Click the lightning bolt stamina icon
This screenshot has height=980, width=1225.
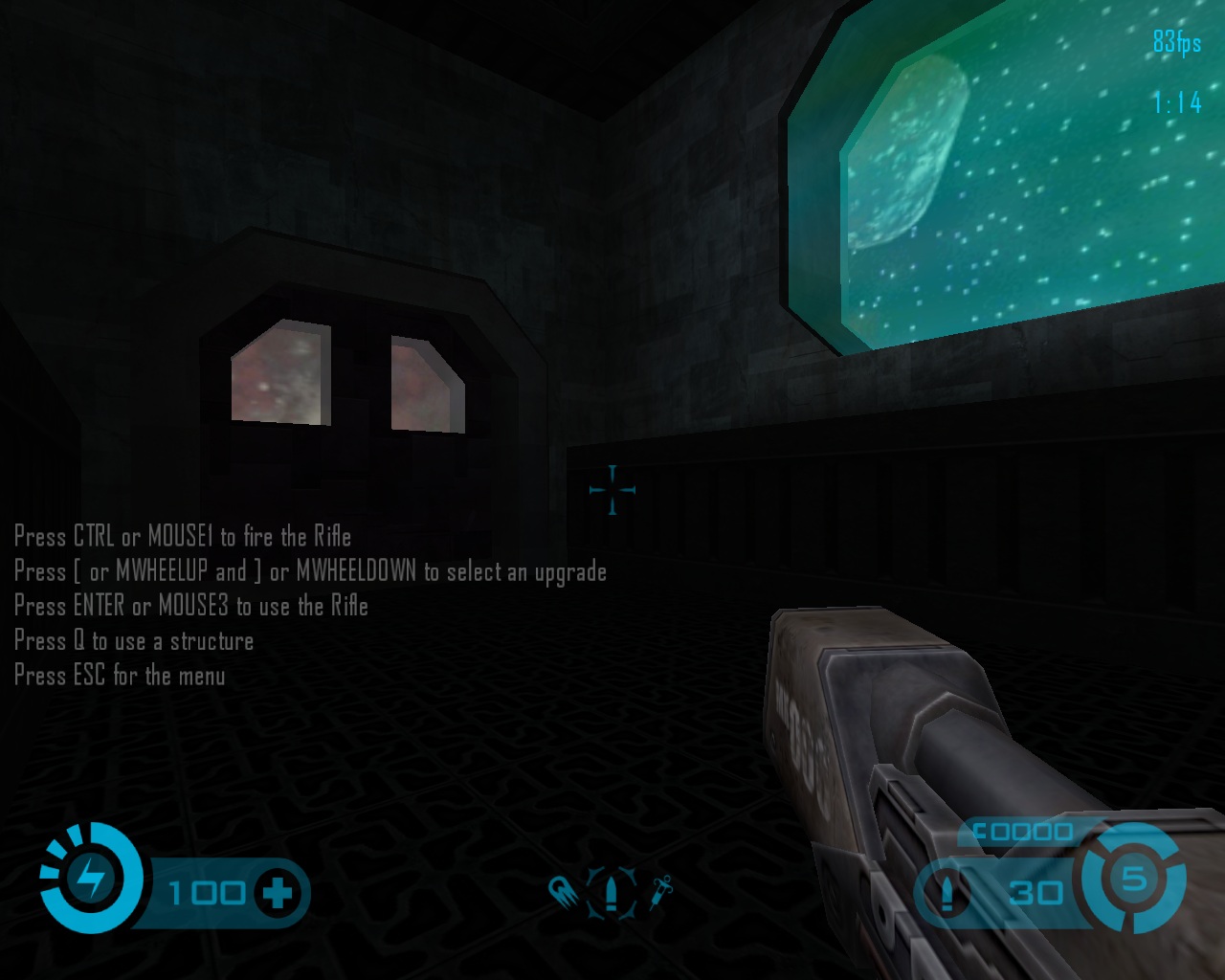[93, 878]
